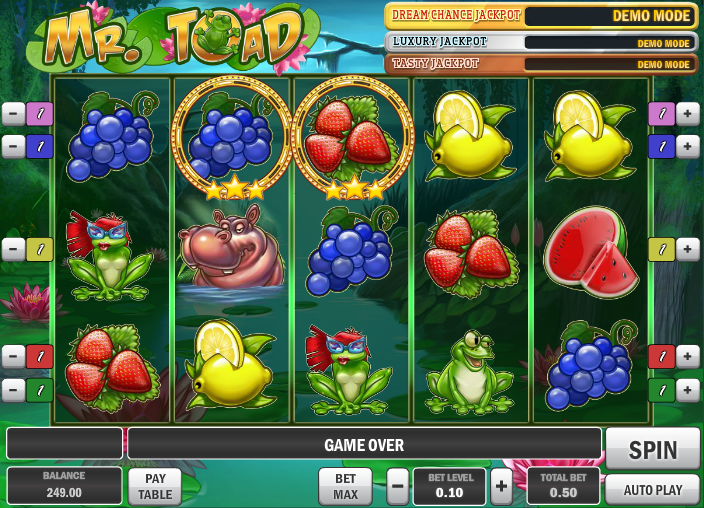Click the minus button beside the purple line marker
Viewport: 704px width, 508px height.
(x=13, y=114)
